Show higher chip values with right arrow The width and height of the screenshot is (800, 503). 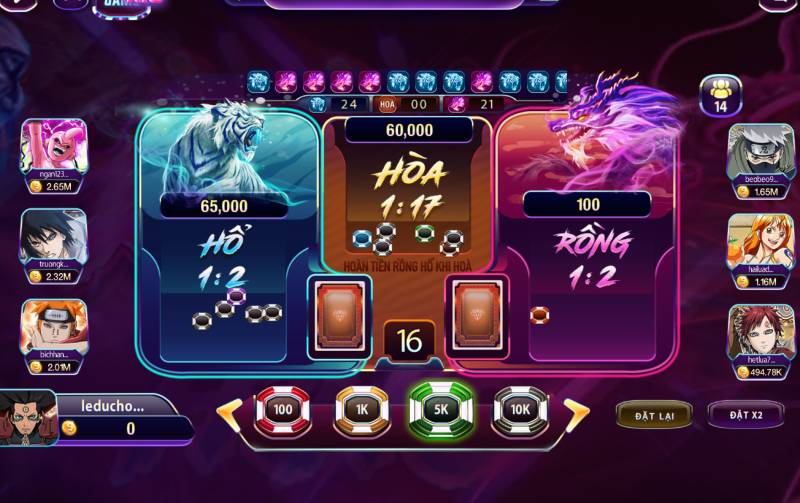pos(576,411)
